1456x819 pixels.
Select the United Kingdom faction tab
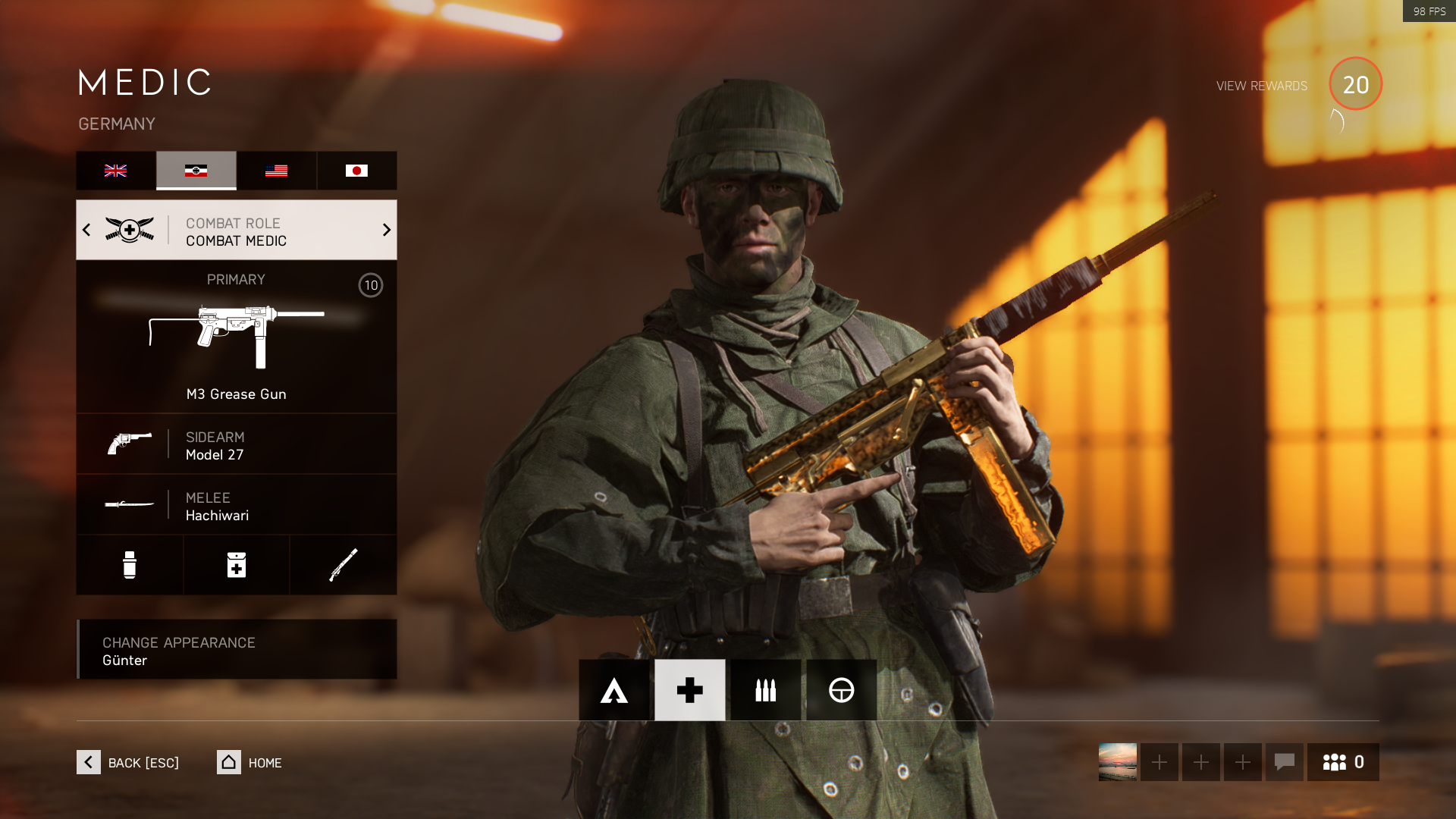point(116,171)
